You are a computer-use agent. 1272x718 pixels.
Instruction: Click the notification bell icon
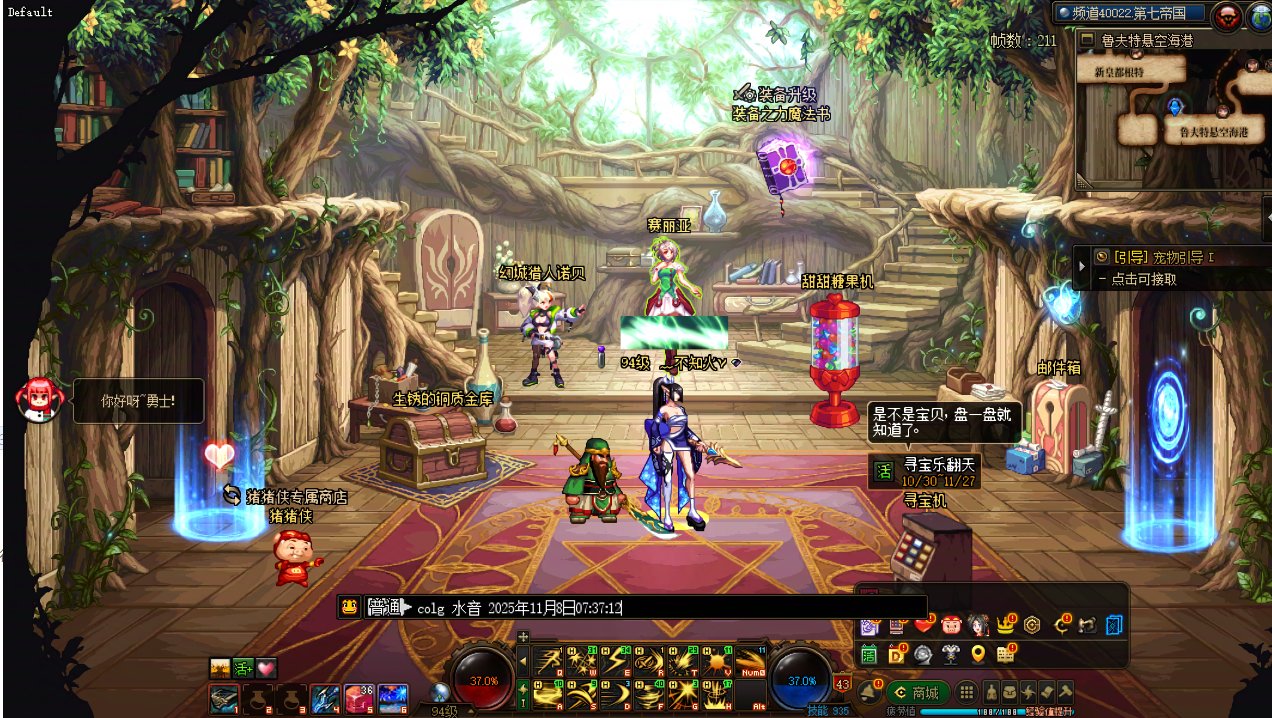(869, 691)
